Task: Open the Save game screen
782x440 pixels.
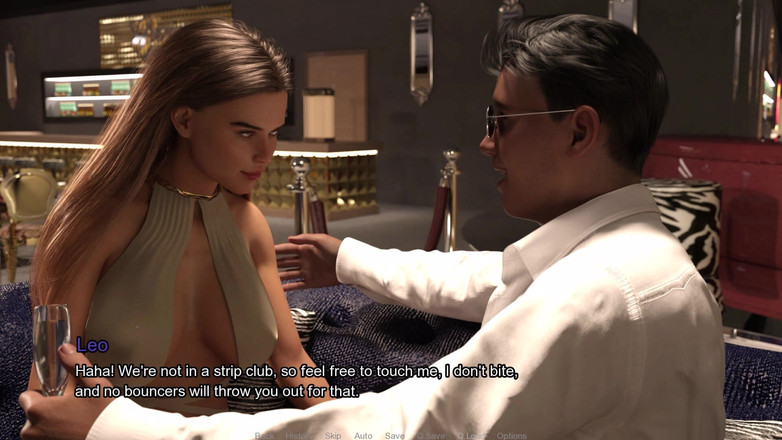Action: tap(395, 436)
